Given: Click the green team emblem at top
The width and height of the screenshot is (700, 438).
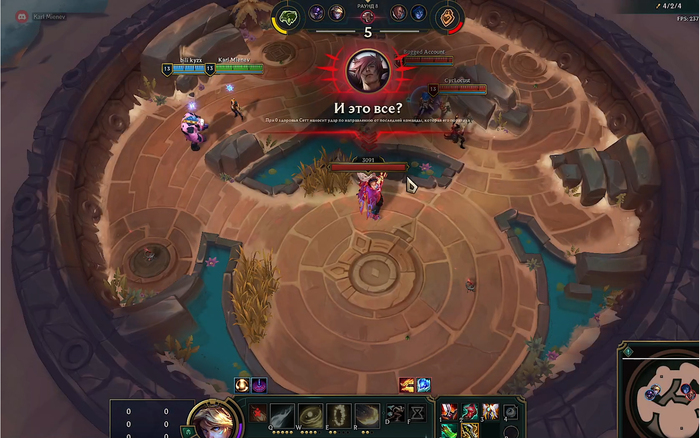Looking at the screenshot, I should point(288,17).
